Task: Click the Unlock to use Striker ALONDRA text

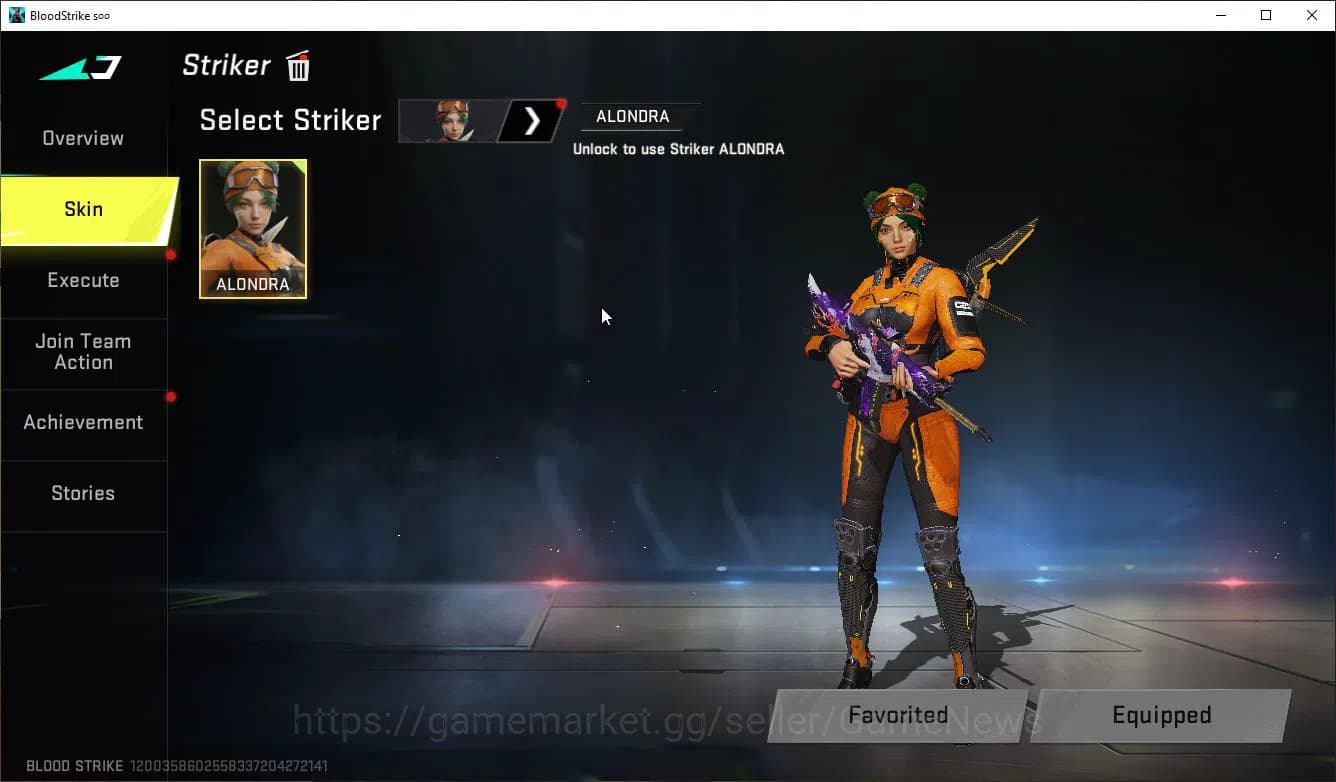Action: pos(680,148)
